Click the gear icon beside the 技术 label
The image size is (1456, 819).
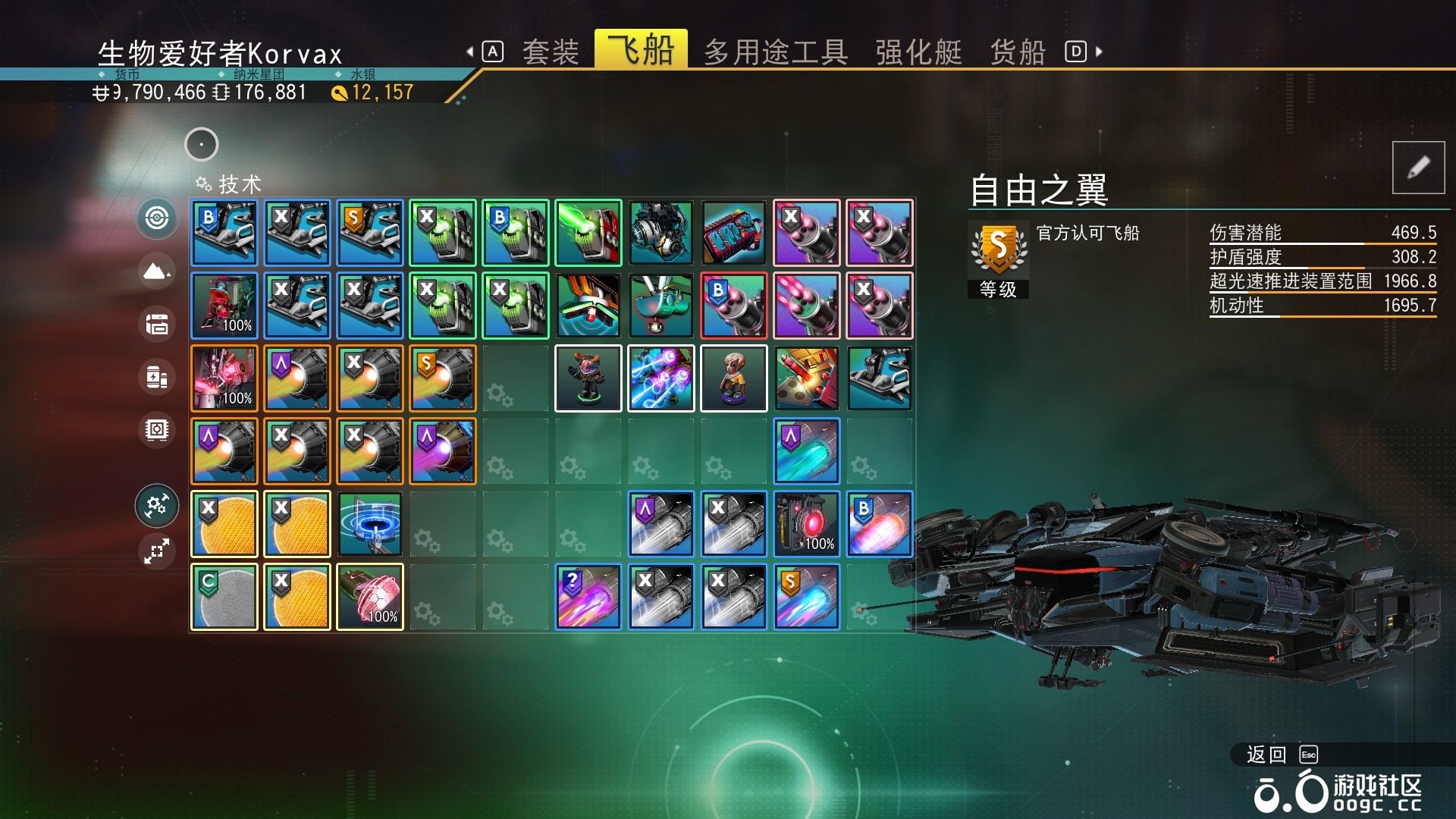[x=202, y=183]
